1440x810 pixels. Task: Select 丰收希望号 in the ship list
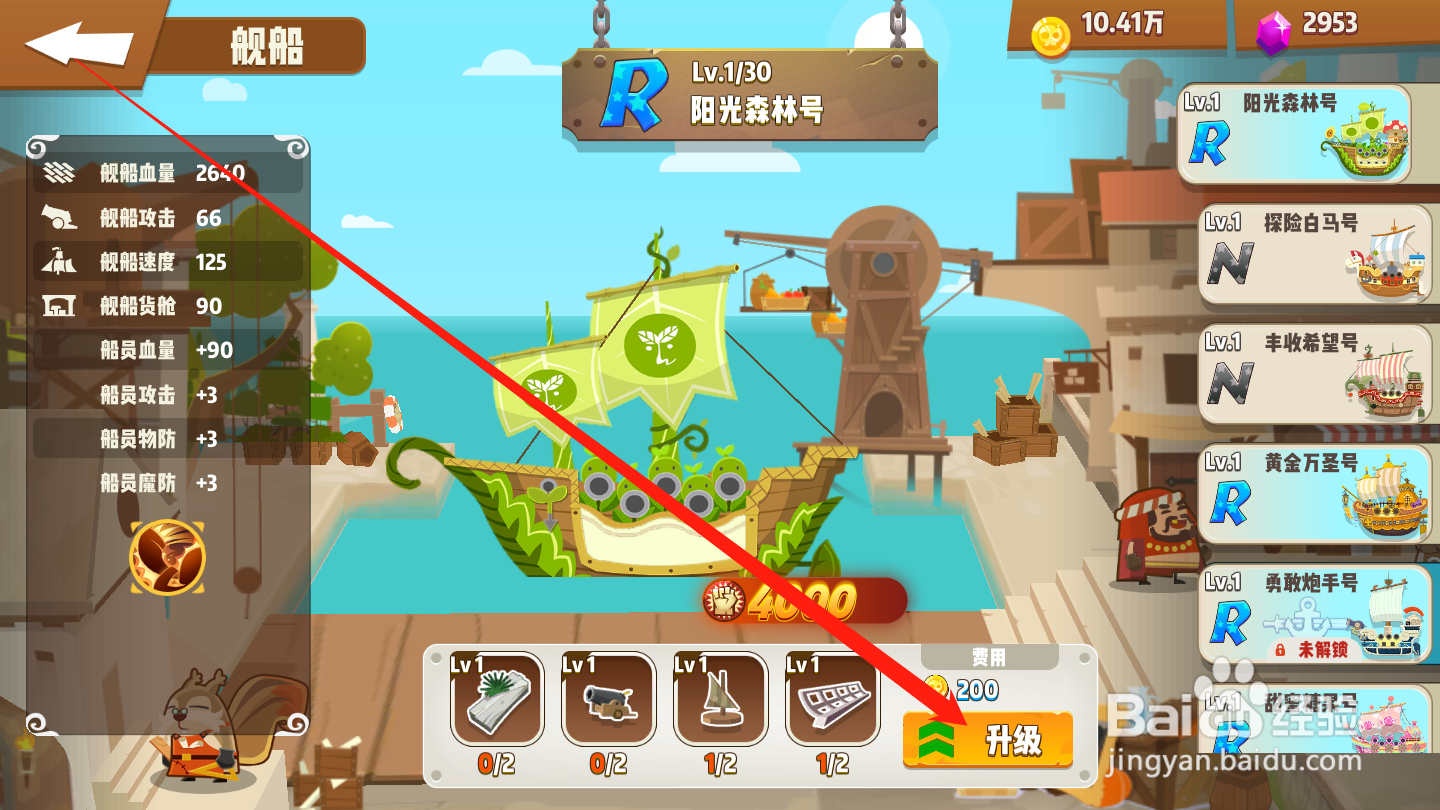(x=1315, y=373)
